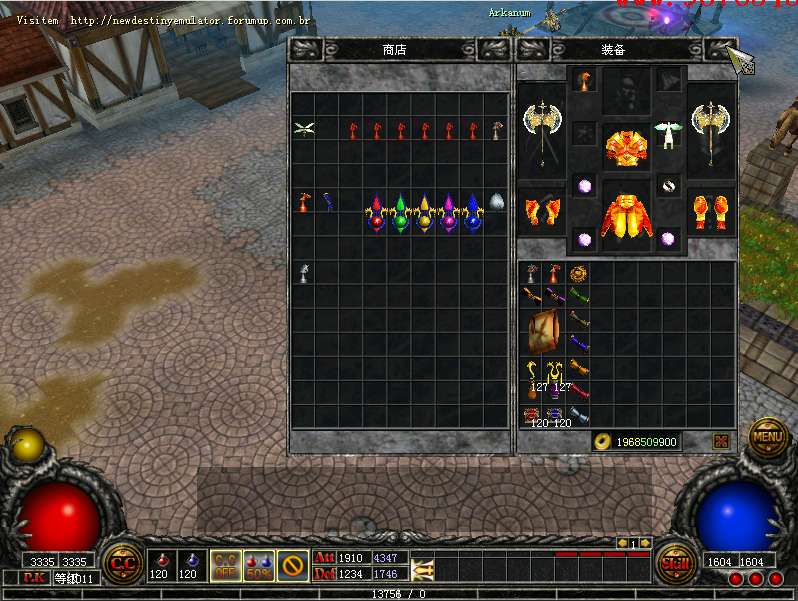Select the grey stone shop item
The height and width of the screenshot is (601, 798).
[497, 202]
